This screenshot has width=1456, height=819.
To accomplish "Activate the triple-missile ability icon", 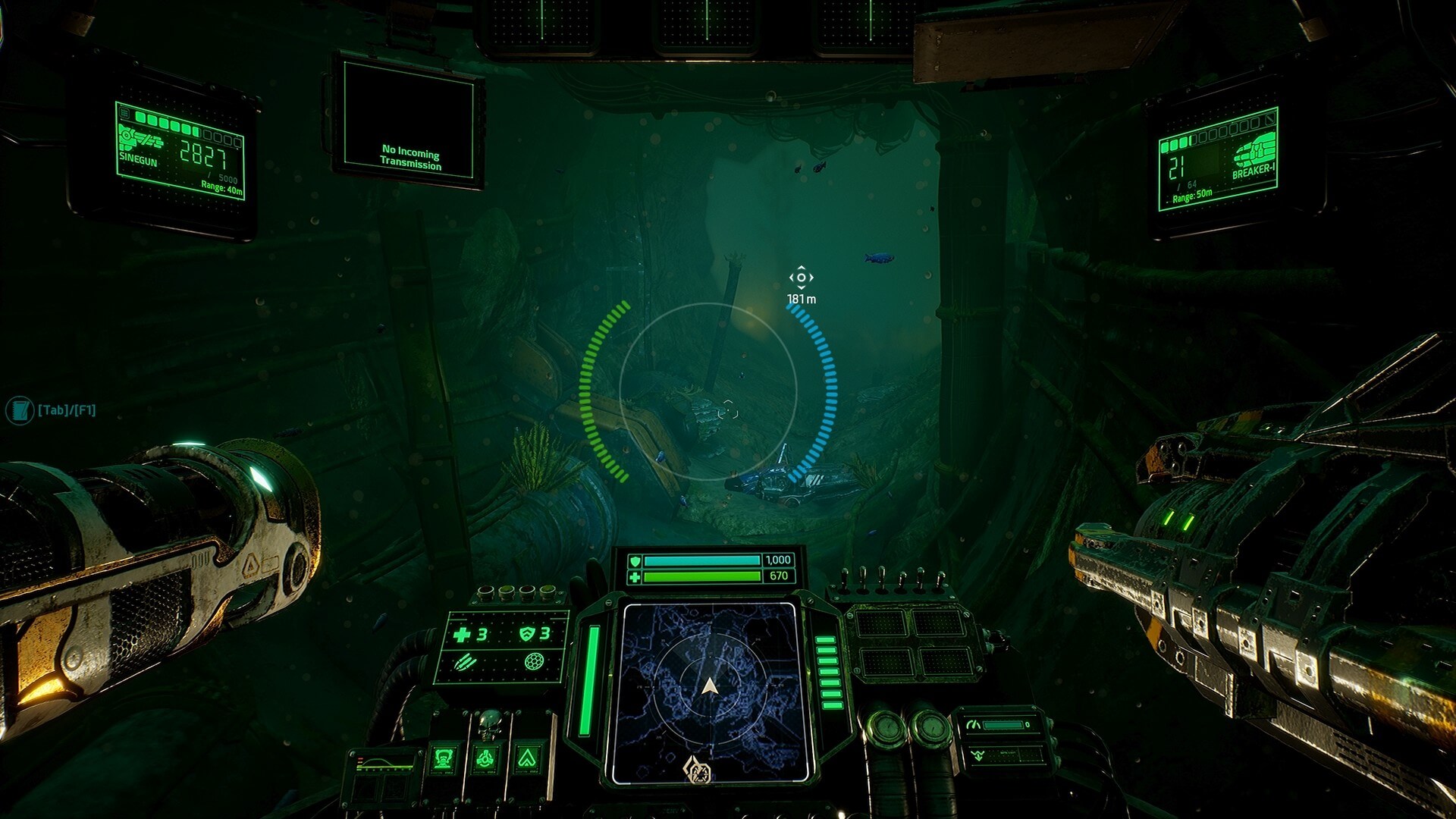I will coord(464,664).
